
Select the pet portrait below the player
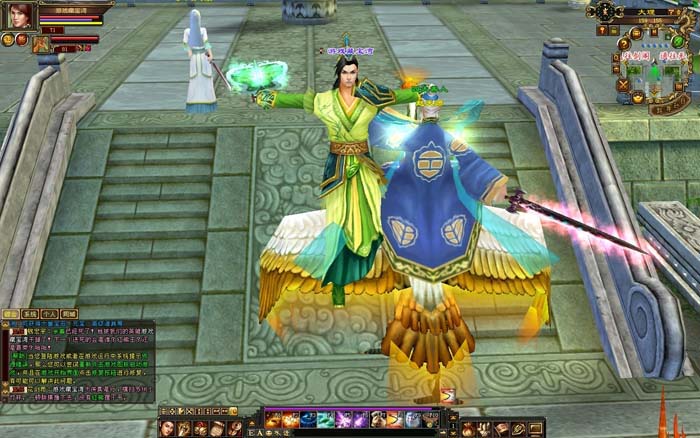[41, 44]
